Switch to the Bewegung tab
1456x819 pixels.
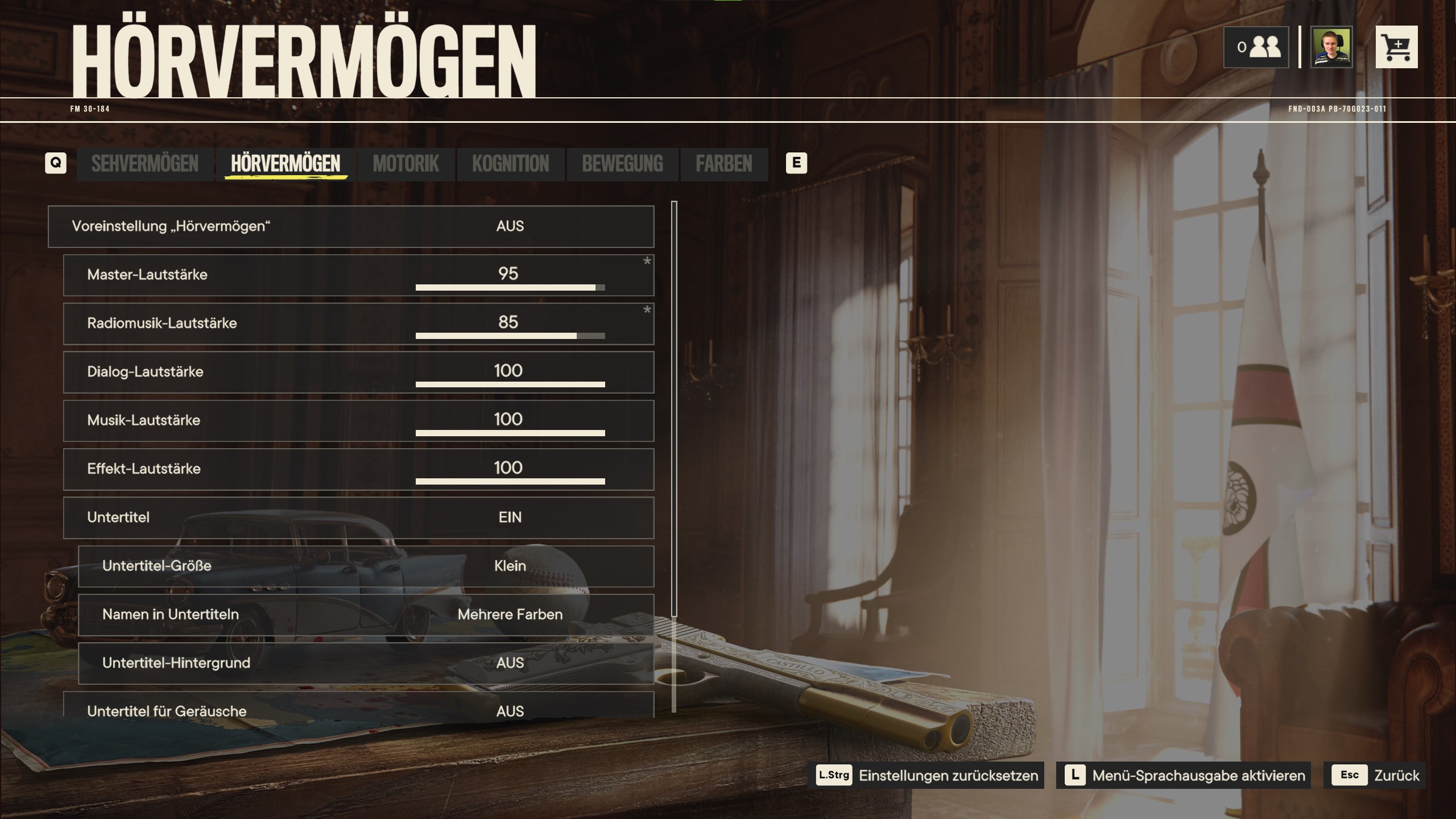pyautogui.click(x=622, y=164)
